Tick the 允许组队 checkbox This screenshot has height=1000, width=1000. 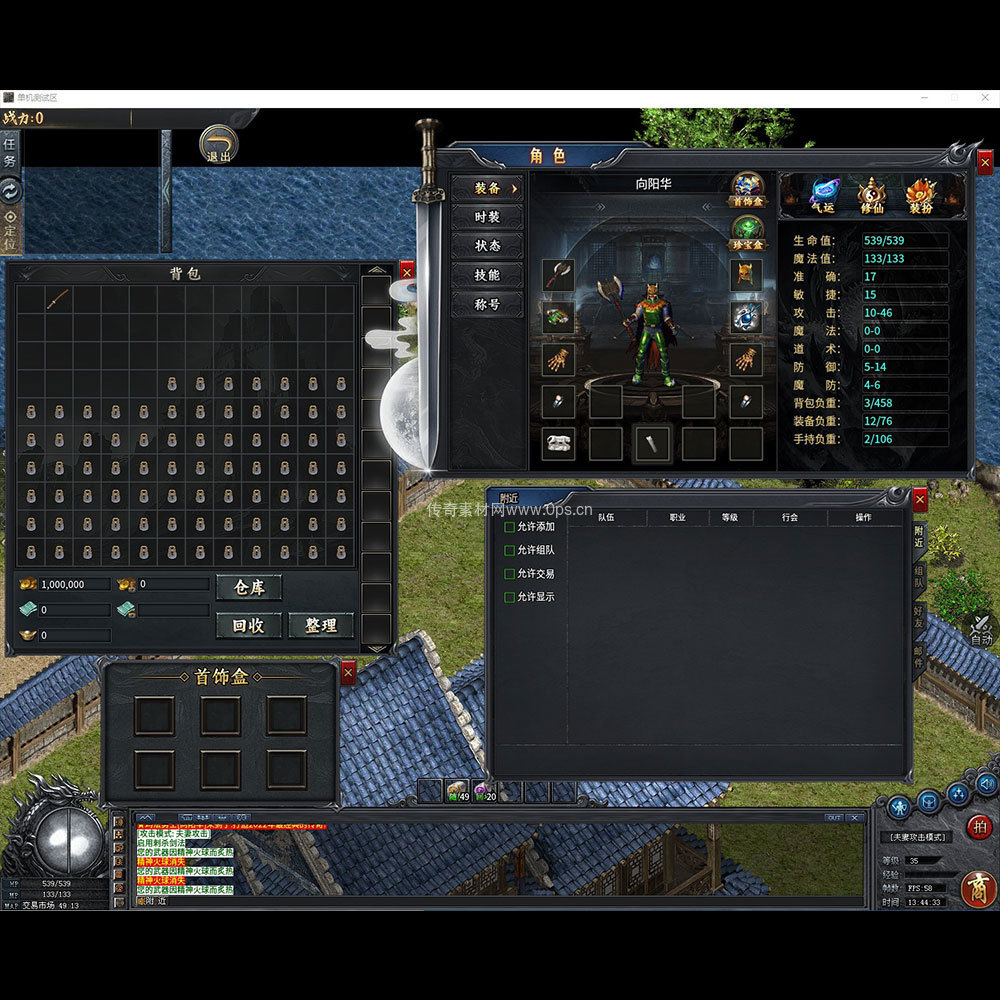(x=510, y=550)
